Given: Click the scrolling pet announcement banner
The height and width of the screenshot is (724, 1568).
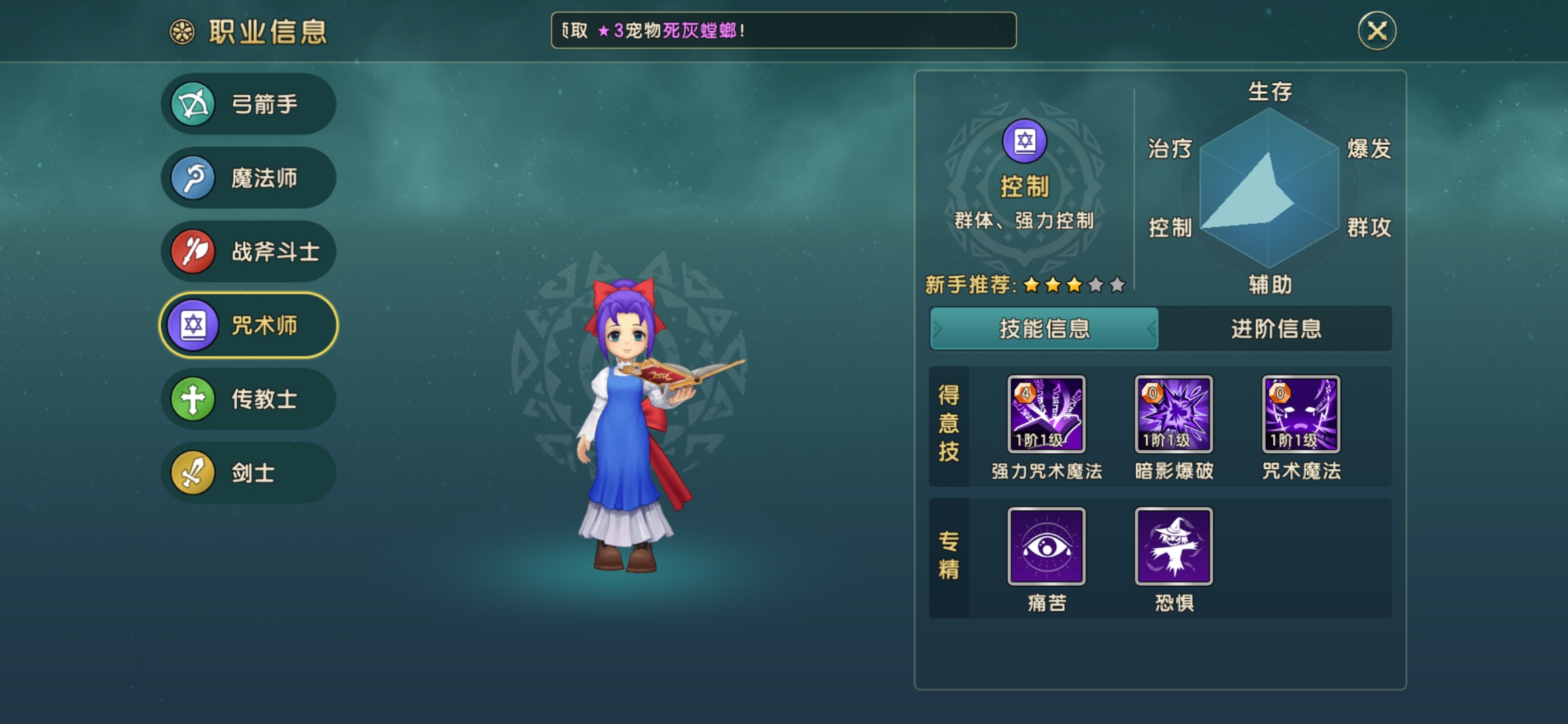Looking at the screenshot, I should [x=783, y=31].
